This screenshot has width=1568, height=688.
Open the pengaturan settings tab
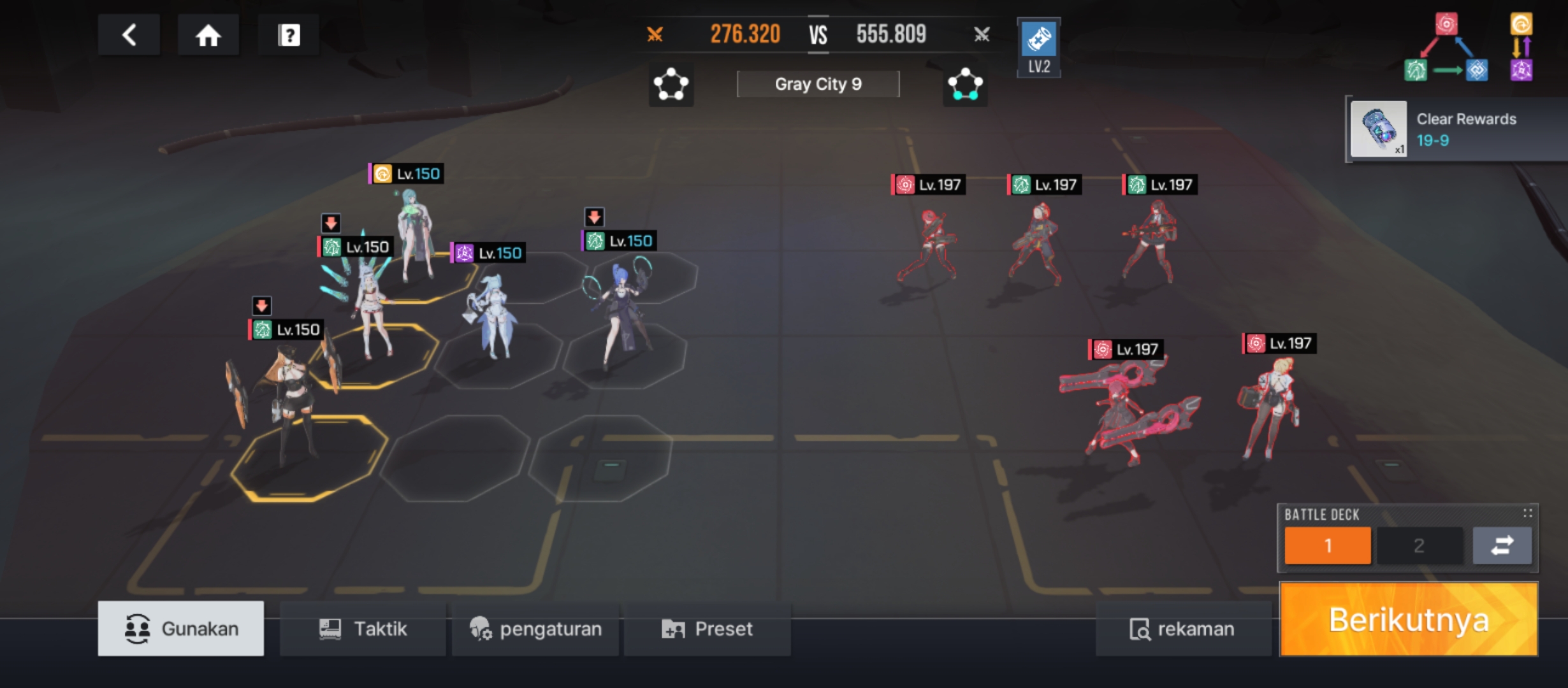coord(535,629)
